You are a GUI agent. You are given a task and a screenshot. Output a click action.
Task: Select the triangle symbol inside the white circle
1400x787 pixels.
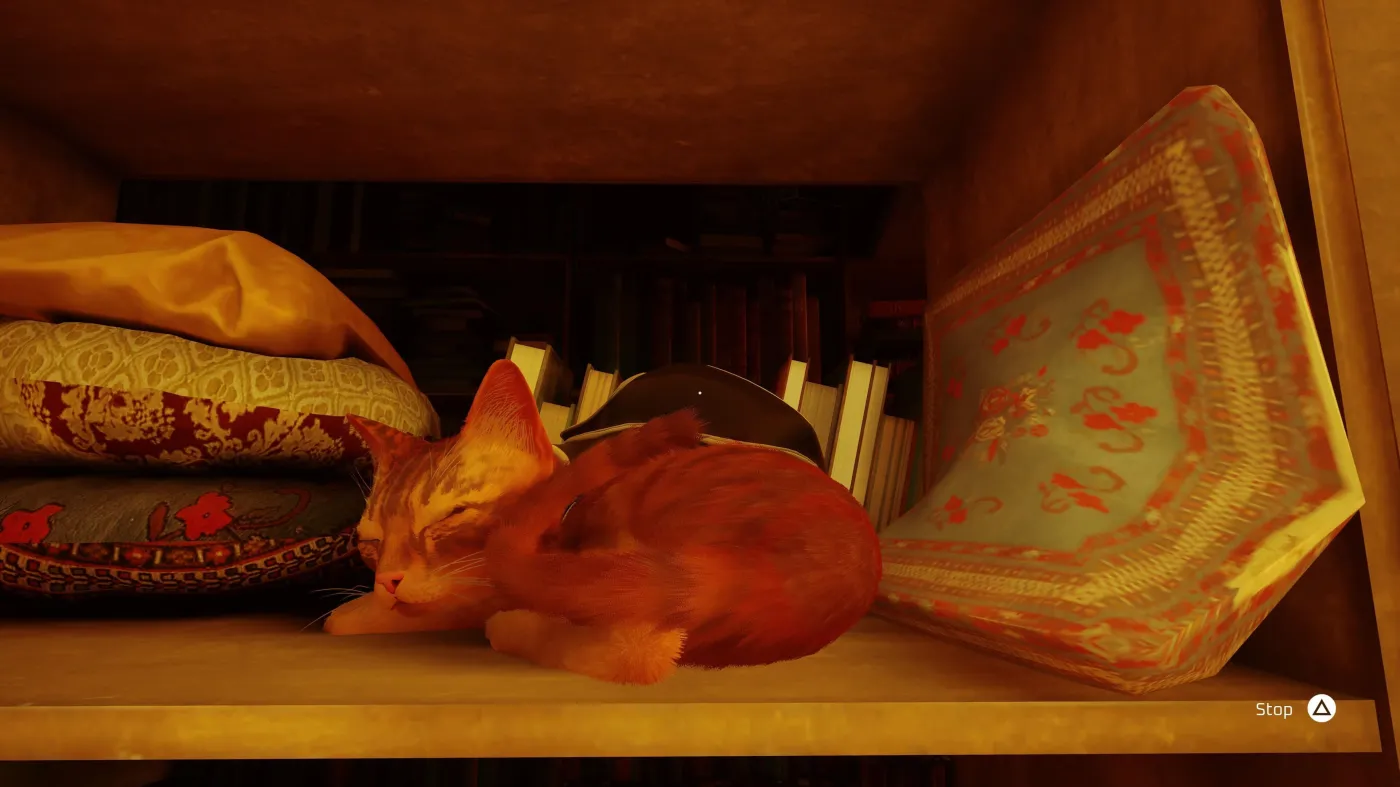point(1322,708)
